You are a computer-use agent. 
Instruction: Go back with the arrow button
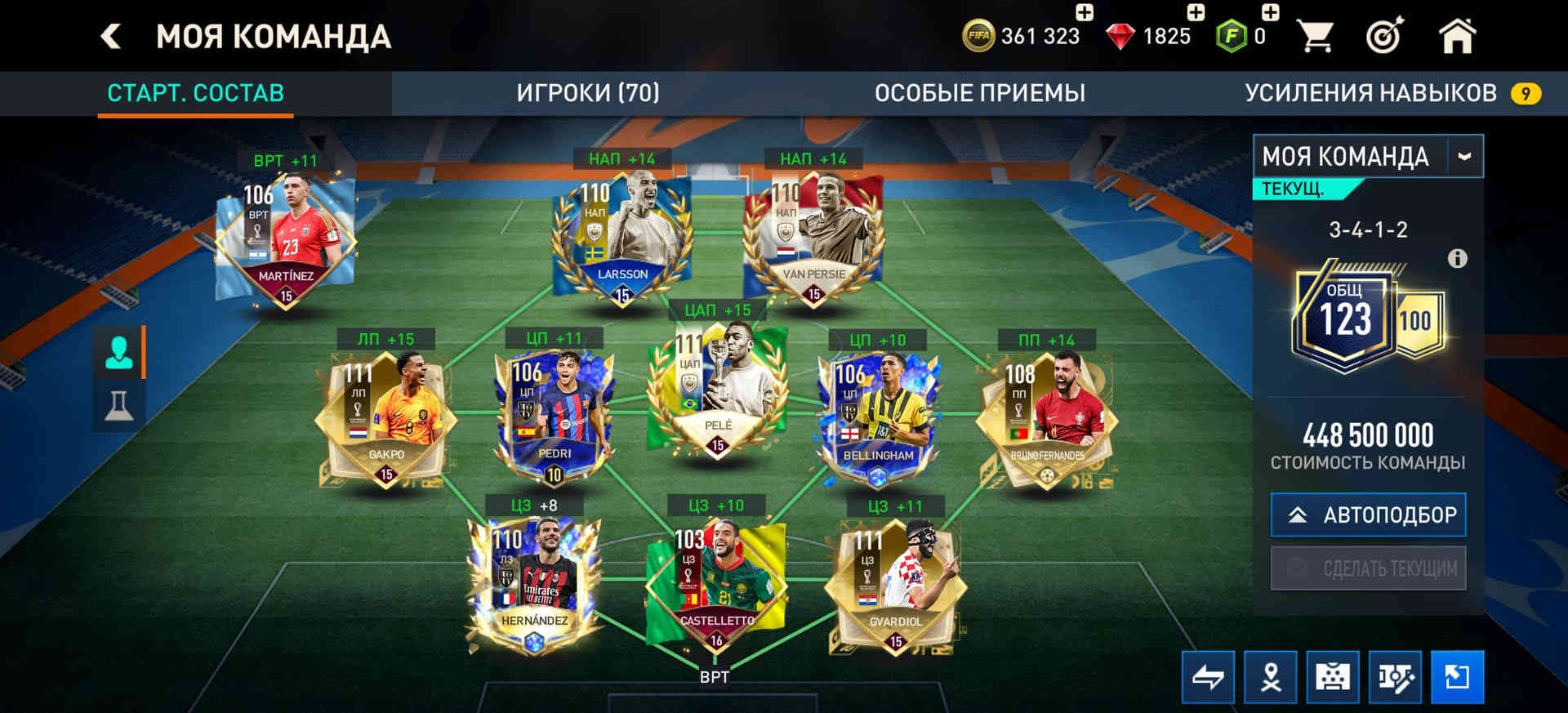(x=111, y=37)
